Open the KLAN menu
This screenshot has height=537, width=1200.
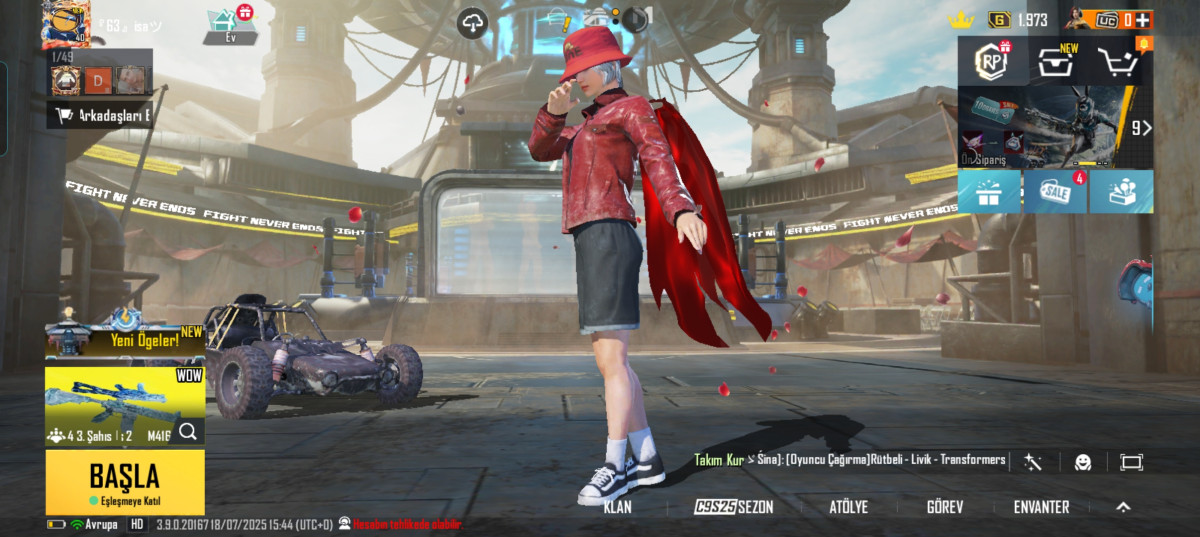pyautogui.click(x=617, y=507)
